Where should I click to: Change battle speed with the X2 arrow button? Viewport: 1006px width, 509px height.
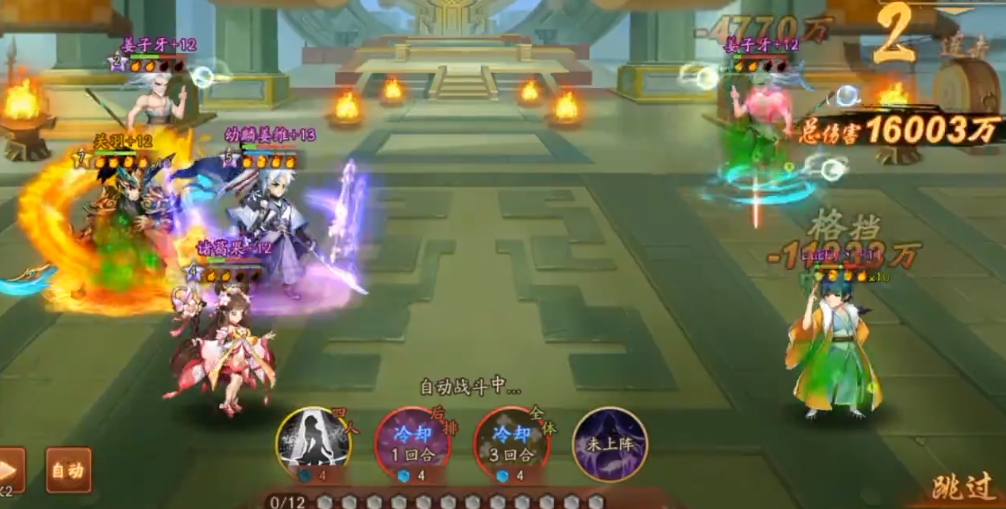pos(10,471)
